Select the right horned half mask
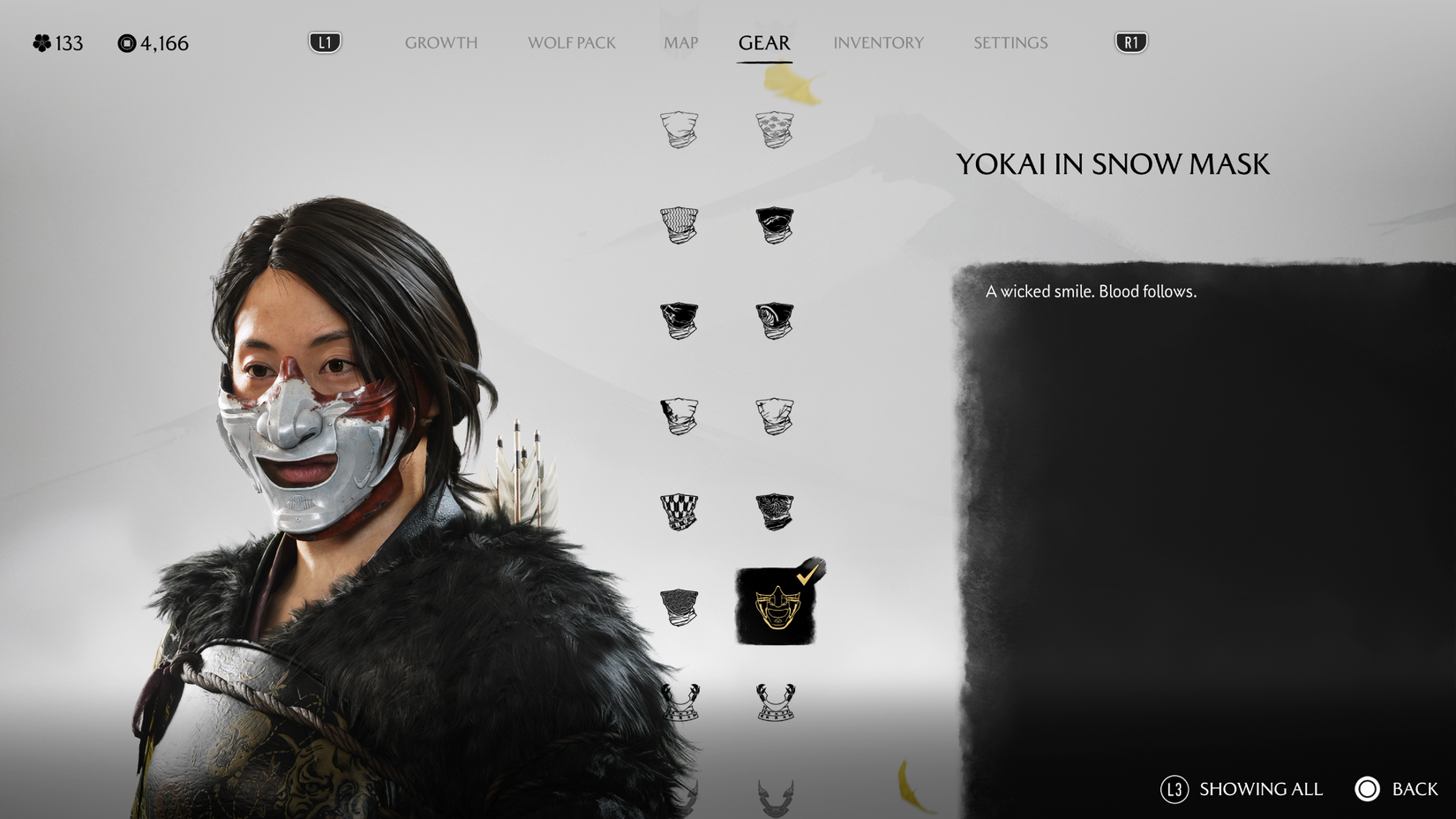1456x819 pixels. [x=777, y=702]
